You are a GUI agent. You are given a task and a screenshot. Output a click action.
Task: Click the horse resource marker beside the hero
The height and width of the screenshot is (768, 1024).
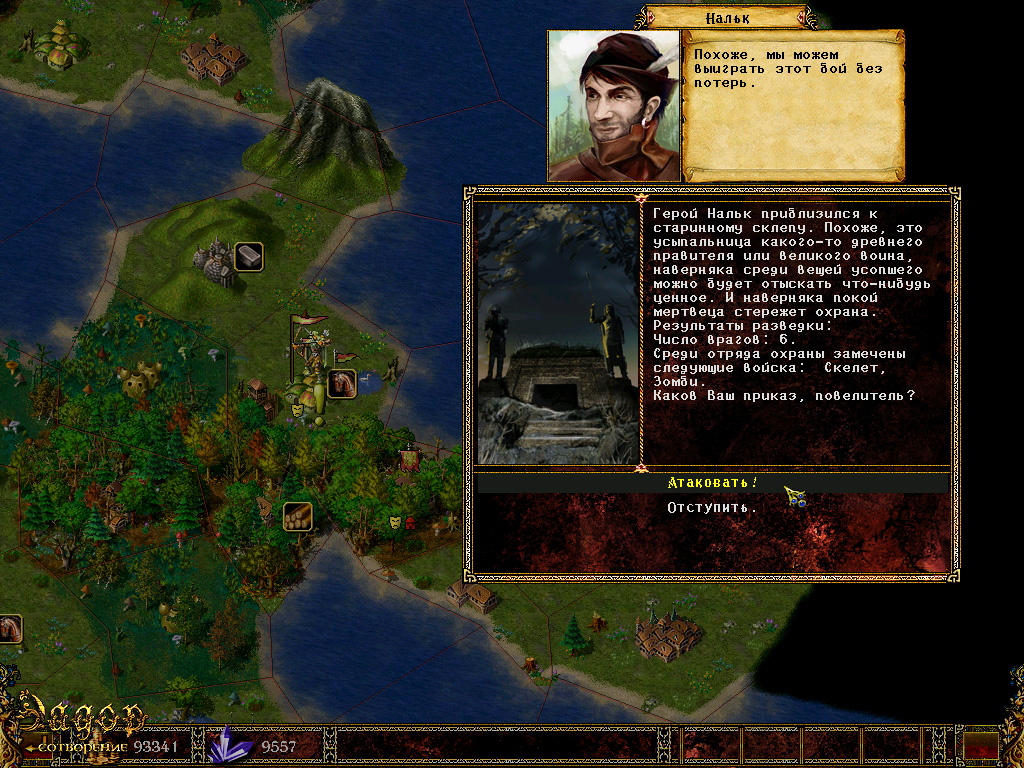(x=341, y=383)
